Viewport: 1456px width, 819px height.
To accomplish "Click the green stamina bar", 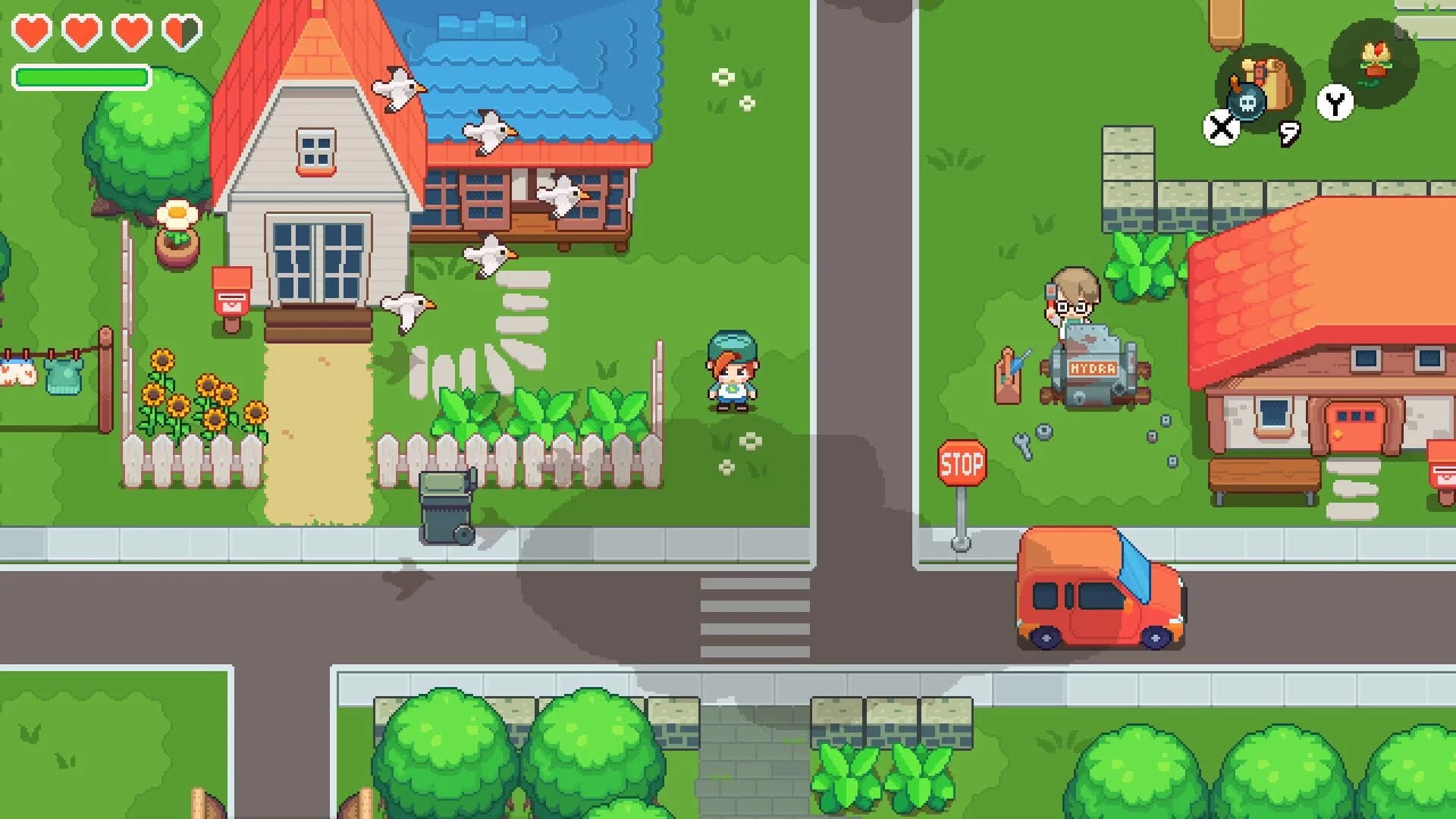I will click(x=81, y=76).
